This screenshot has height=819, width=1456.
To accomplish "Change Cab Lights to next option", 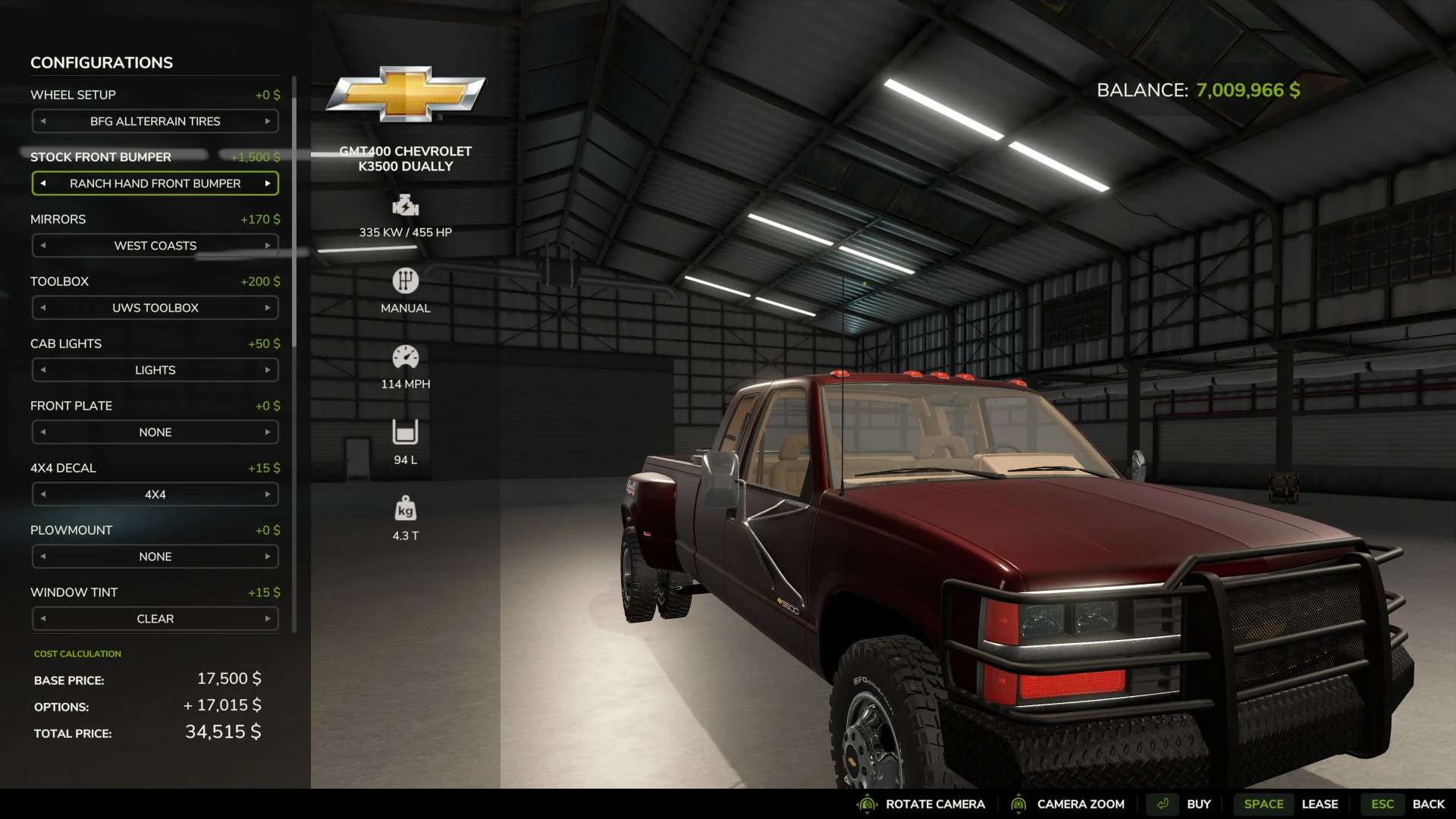I will tap(268, 370).
